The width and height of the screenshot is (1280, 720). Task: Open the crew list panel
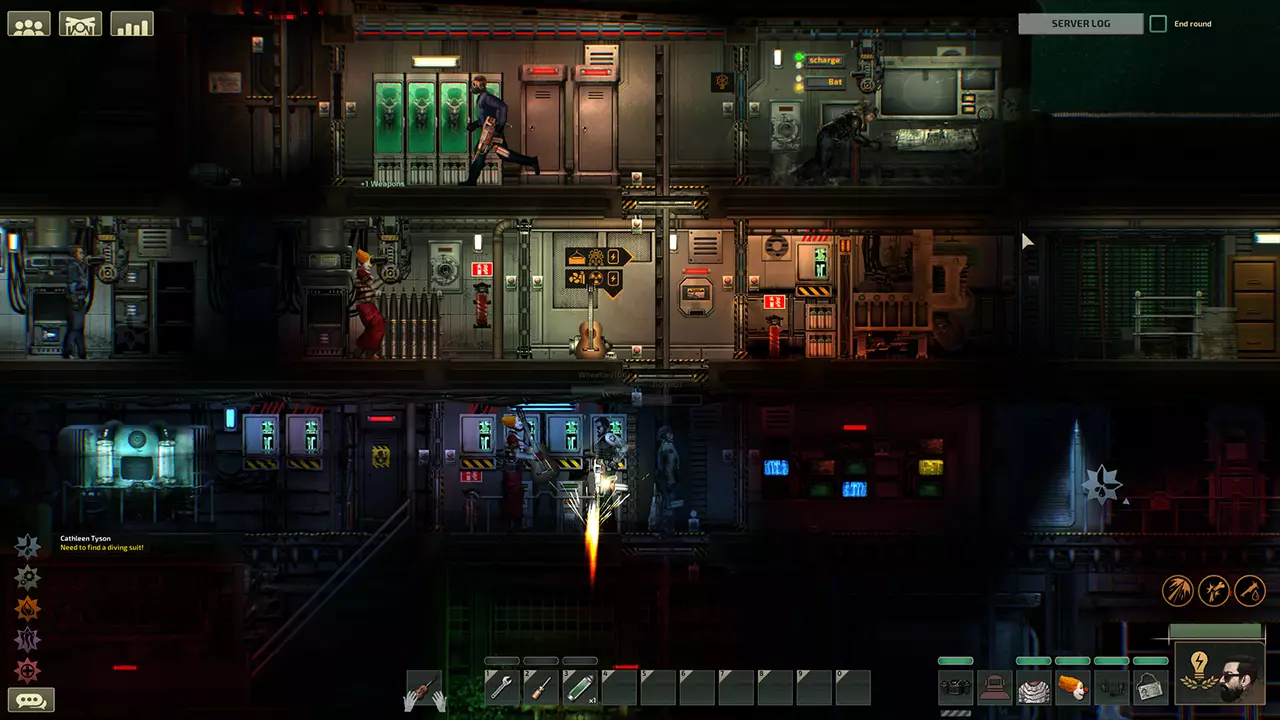pyautogui.click(x=29, y=23)
